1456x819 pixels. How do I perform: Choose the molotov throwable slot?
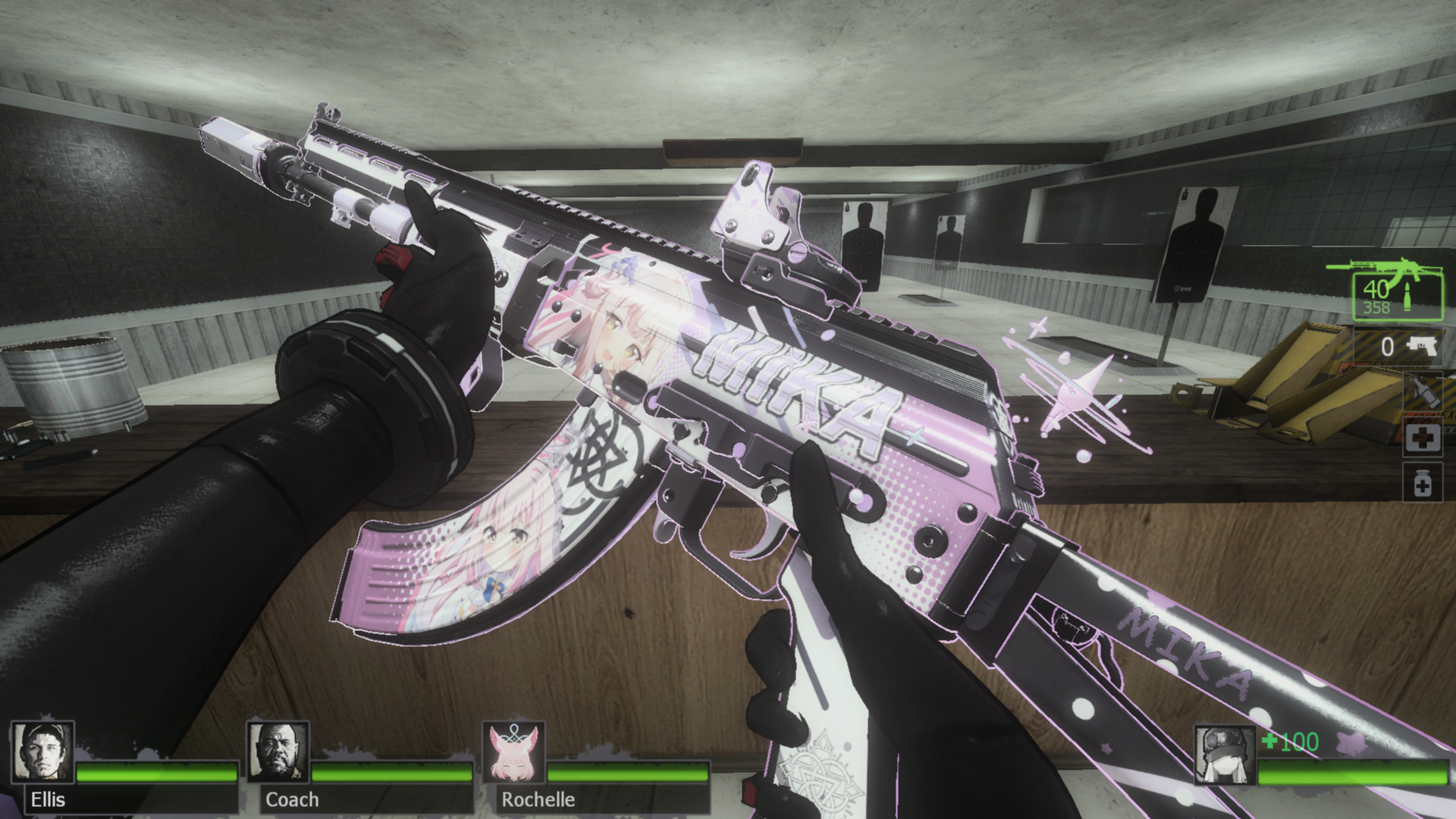[x=1422, y=392]
